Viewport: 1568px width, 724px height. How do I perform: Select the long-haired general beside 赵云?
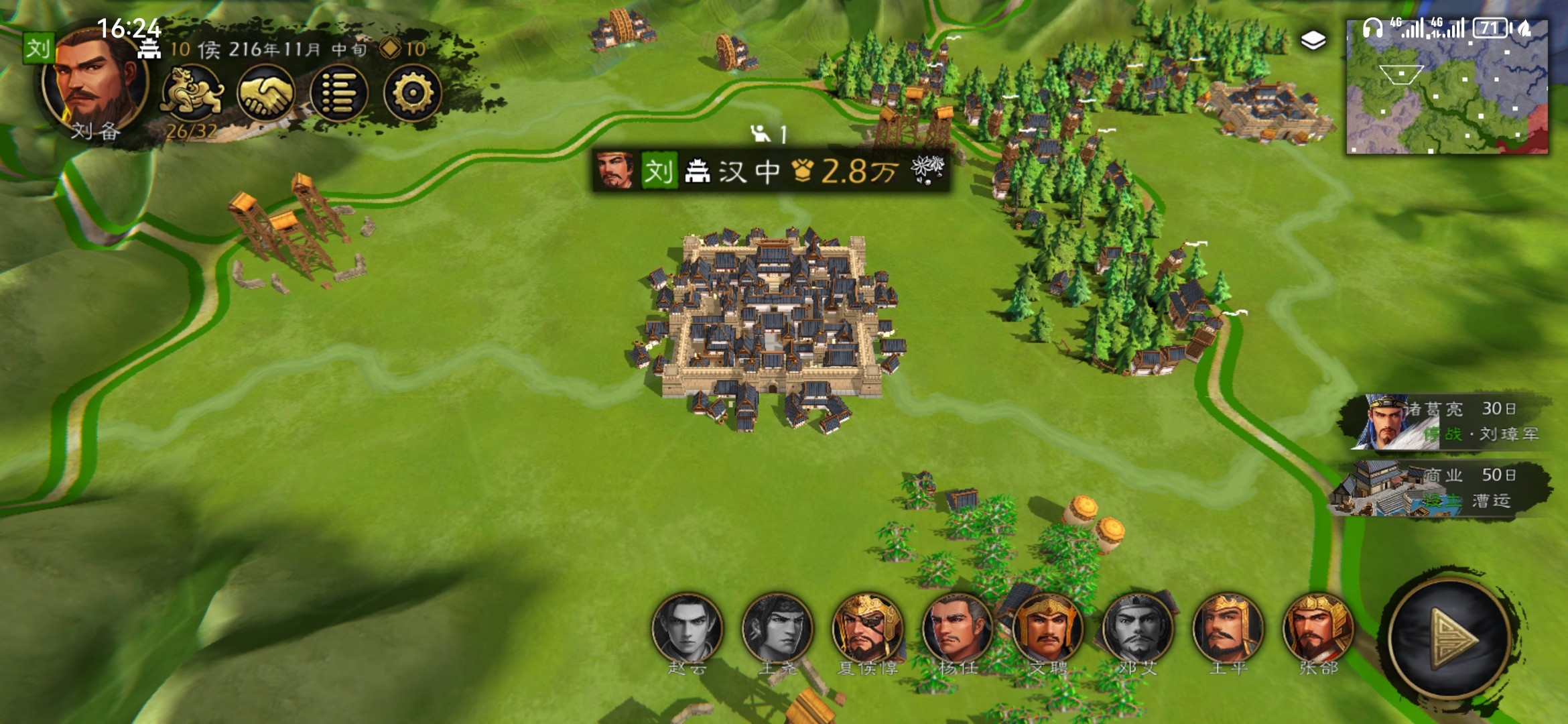(777, 628)
